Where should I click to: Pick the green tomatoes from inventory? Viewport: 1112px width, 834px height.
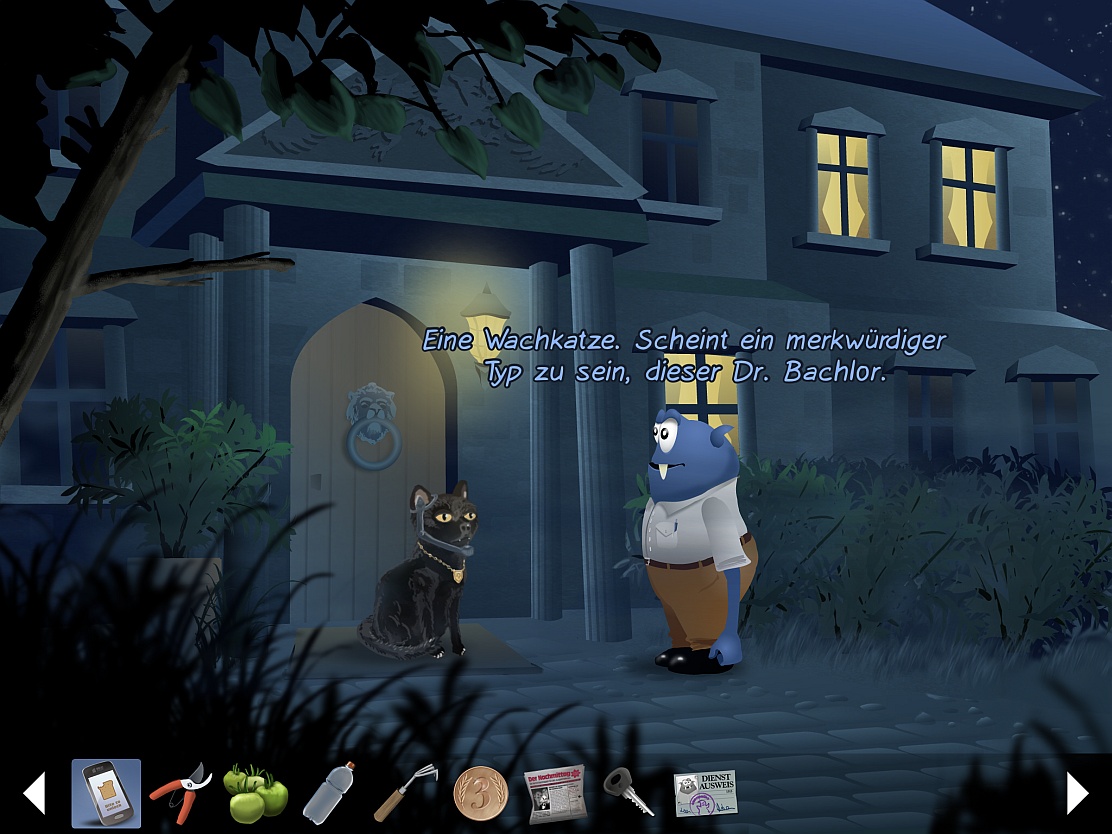pyautogui.click(x=256, y=794)
